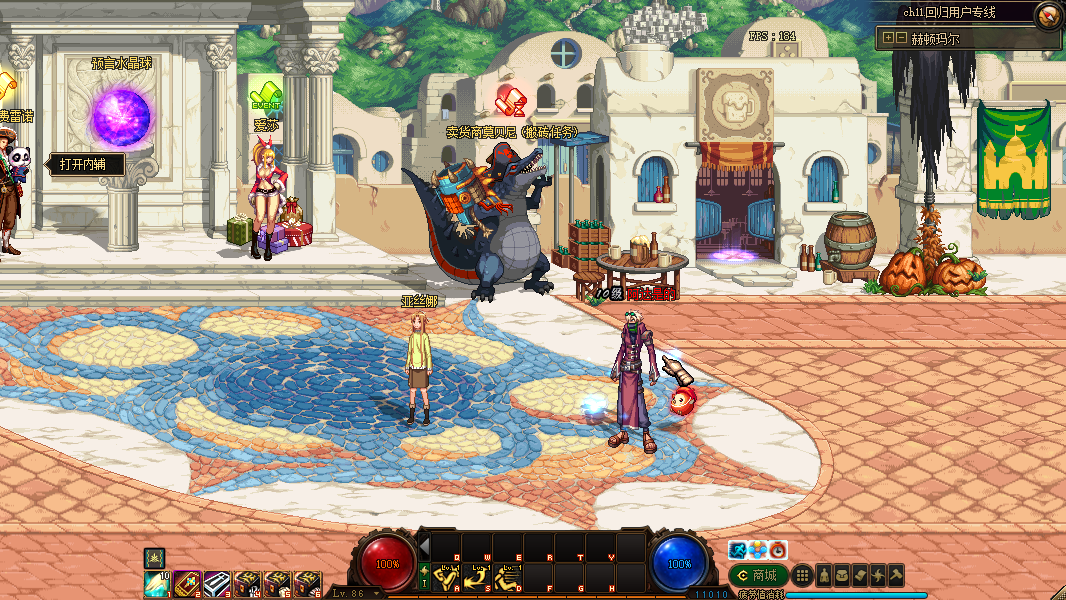
Task: Select the ch11 channel name bar
Action: pyautogui.click(x=950, y=13)
